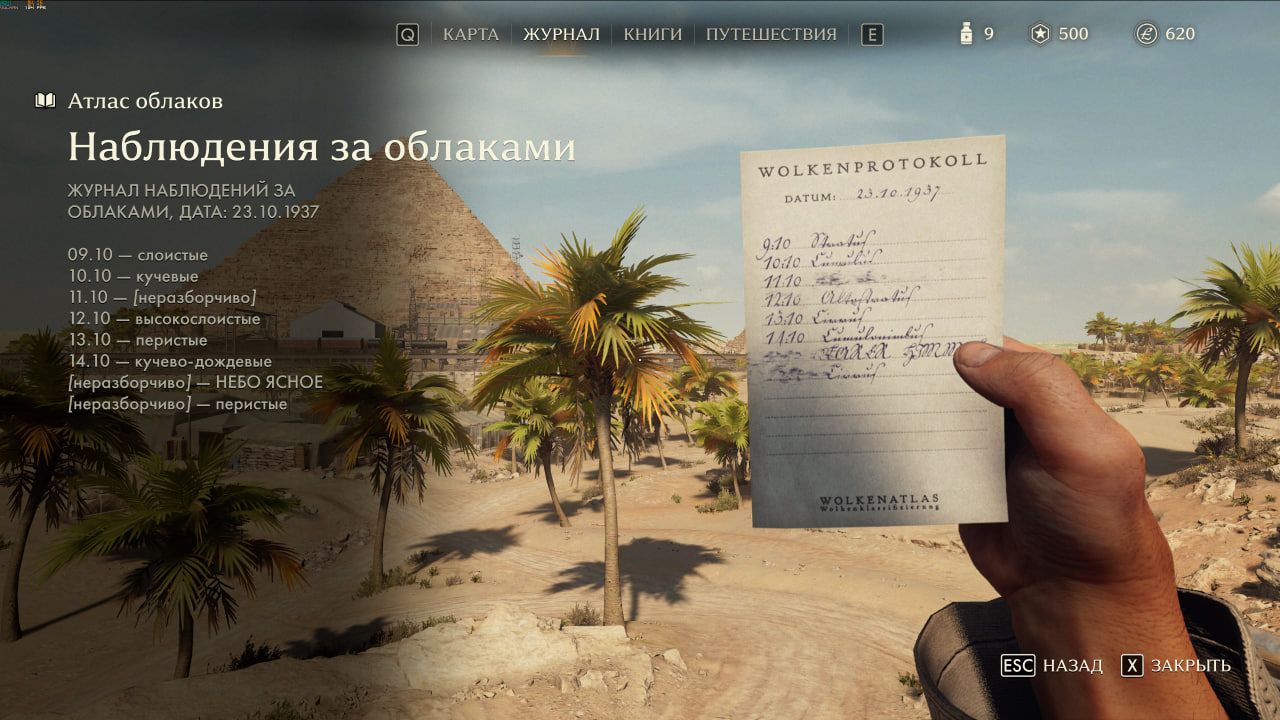
Task: Close the note with Закрыть
Action: click(x=1176, y=665)
